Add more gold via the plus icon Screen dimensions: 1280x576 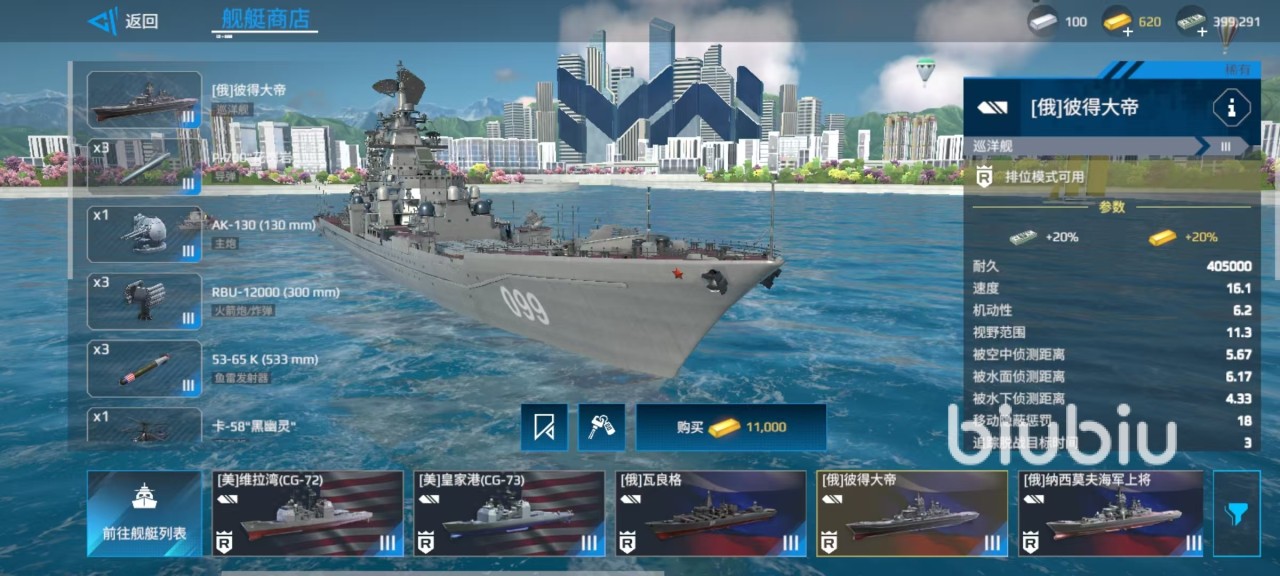tap(1128, 30)
